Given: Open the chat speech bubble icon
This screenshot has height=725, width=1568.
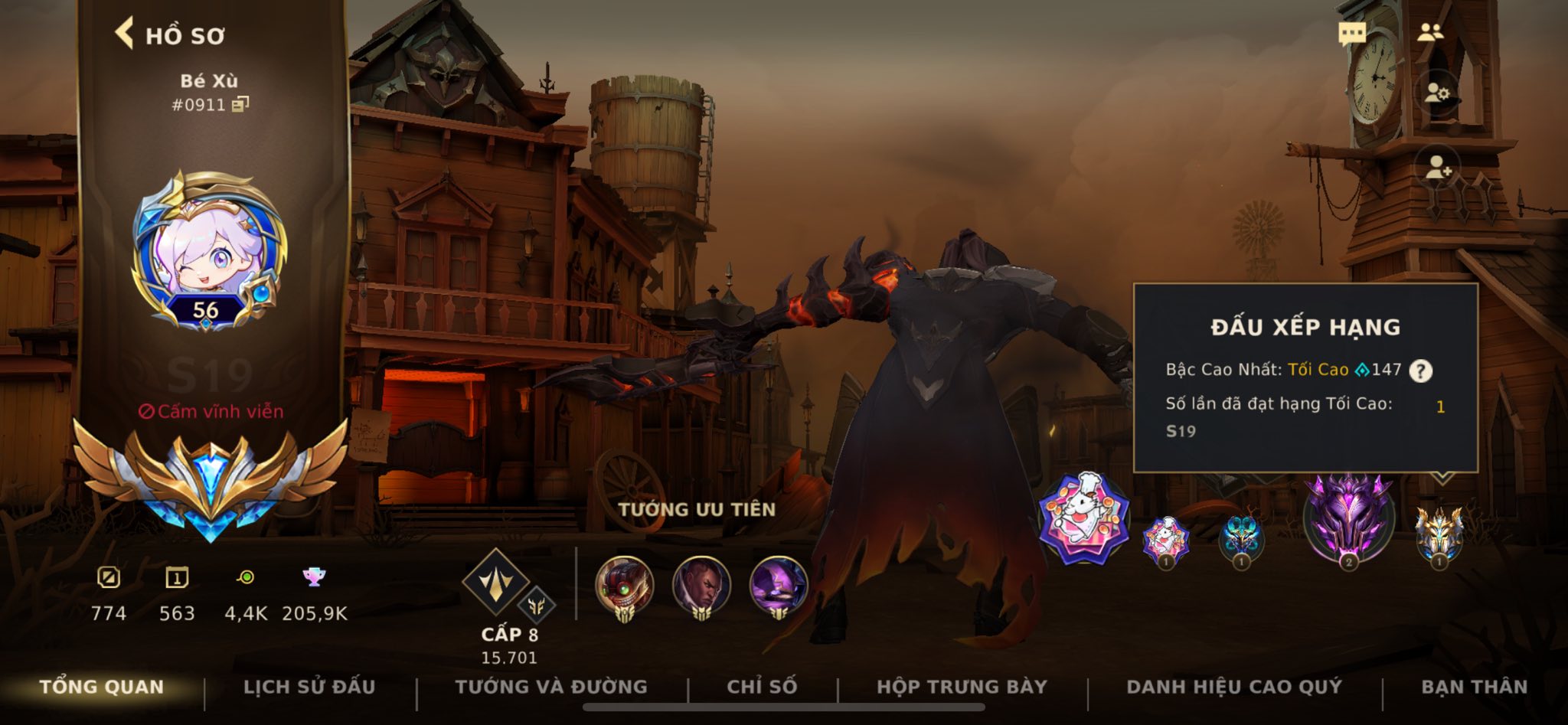Looking at the screenshot, I should [x=1351, y=34].
